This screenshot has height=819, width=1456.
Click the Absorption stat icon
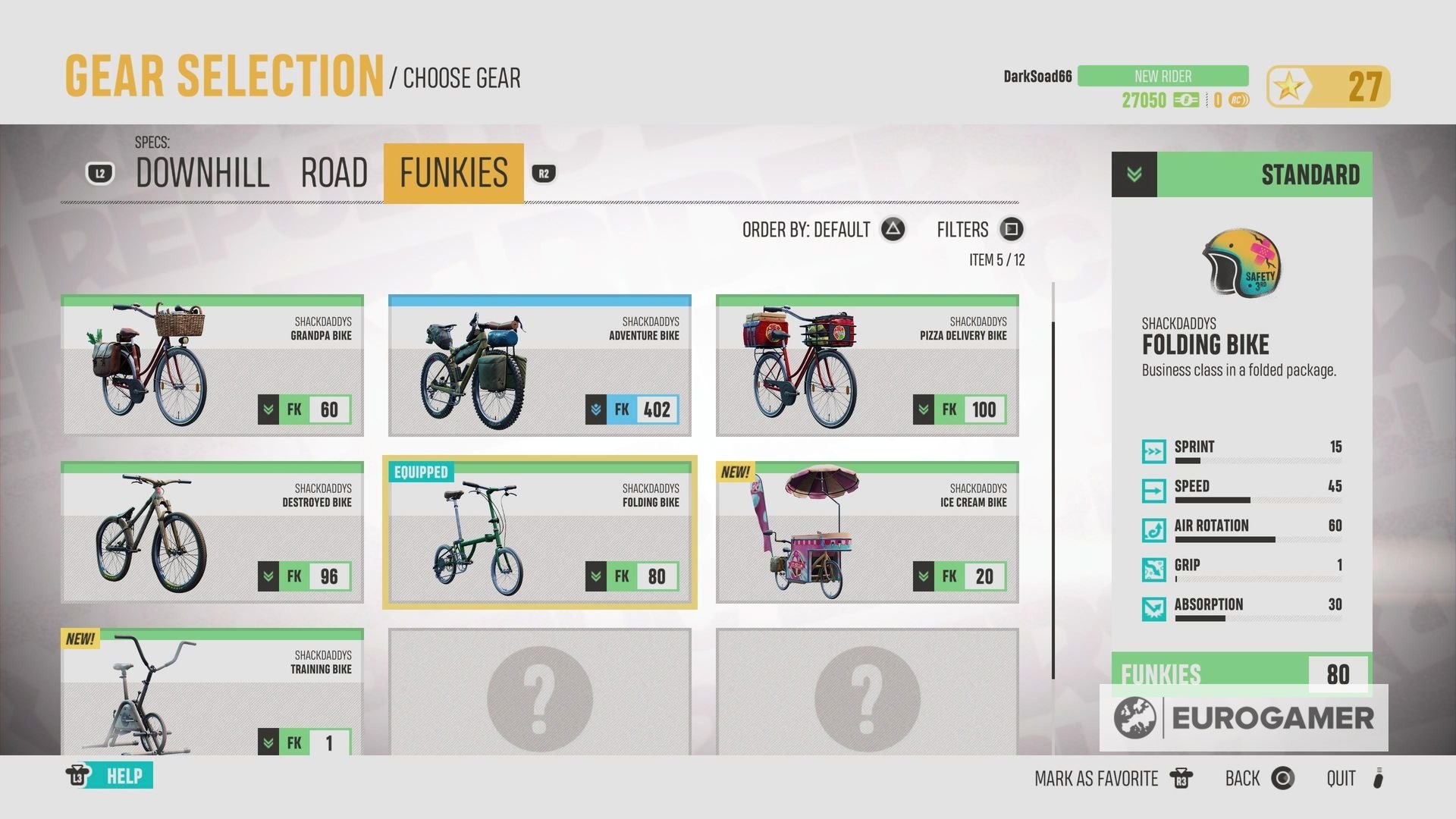(1155, 610)
